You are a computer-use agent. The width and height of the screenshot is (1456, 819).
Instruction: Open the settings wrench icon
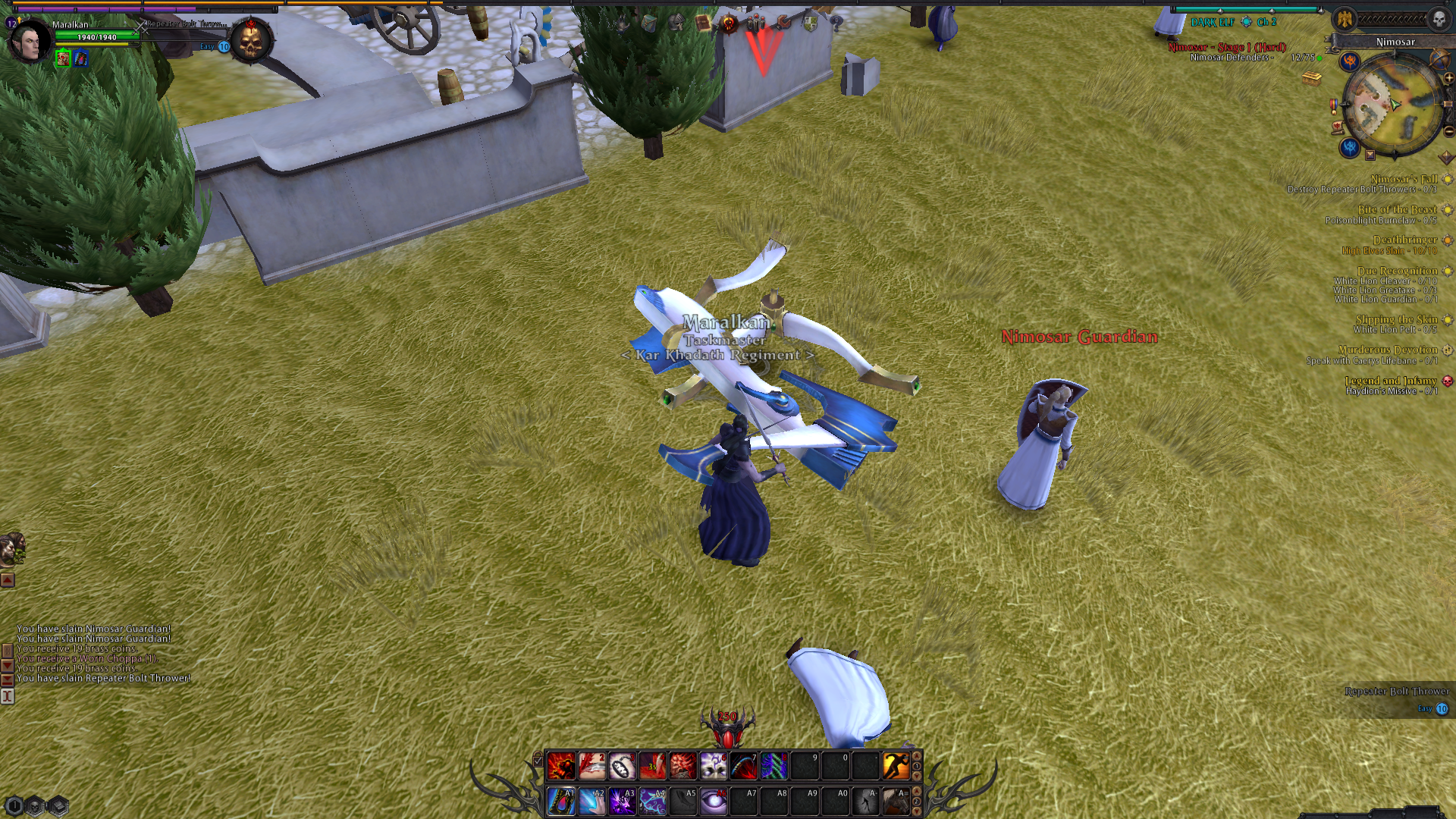point(783,23)
